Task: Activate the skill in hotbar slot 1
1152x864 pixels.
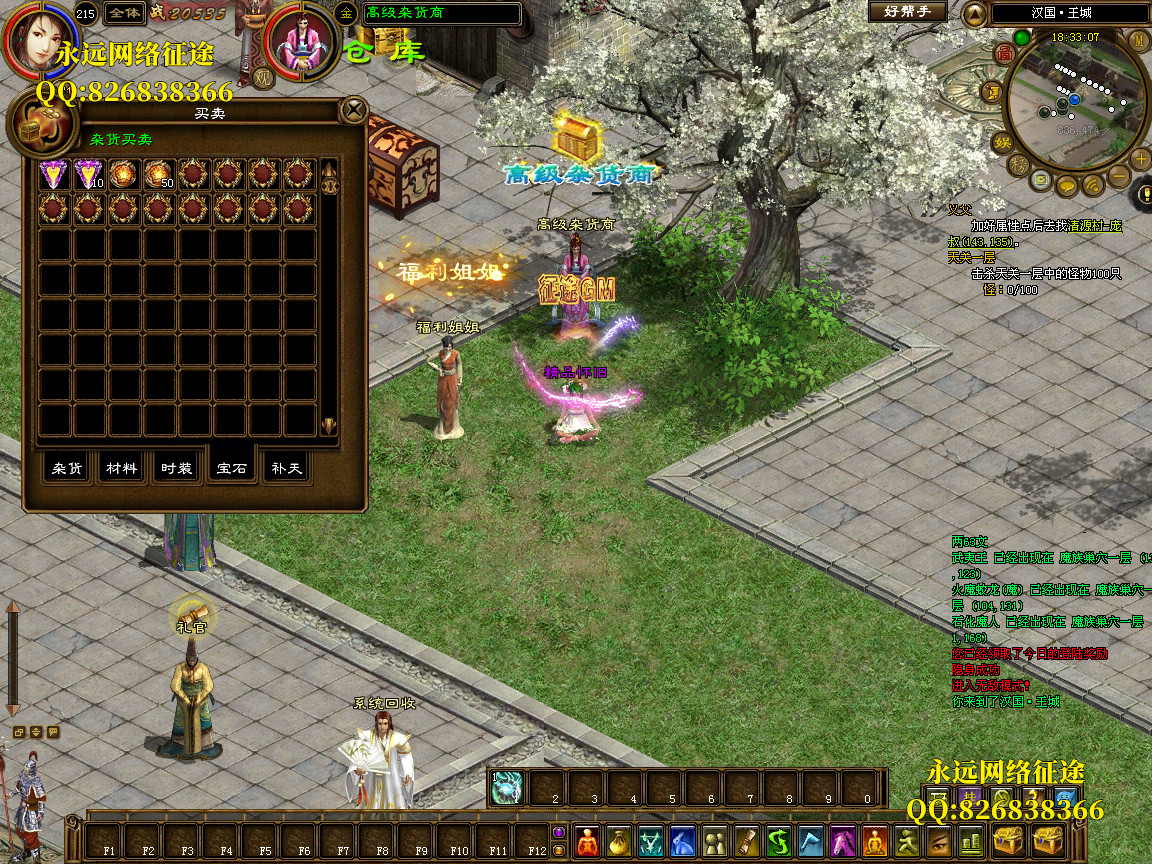Action: pyautogui.click(x=507, y=788)
